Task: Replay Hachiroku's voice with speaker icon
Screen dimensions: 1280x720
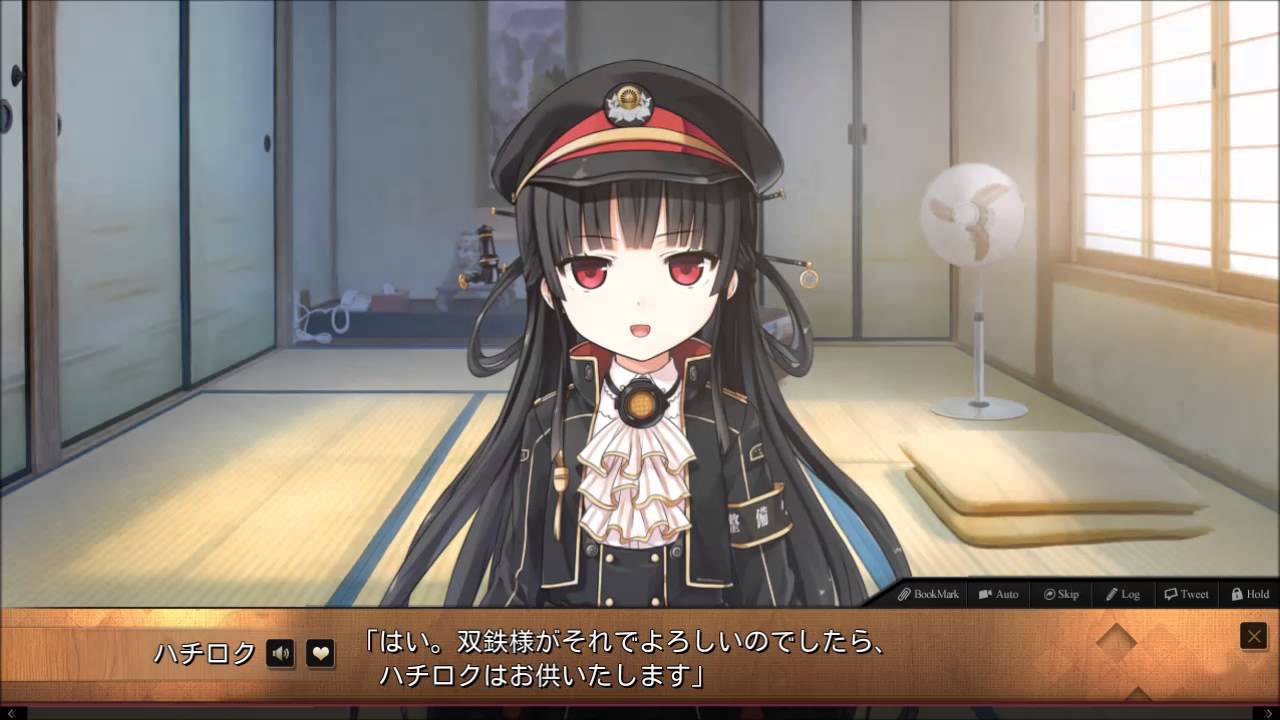Action: pos(281,654)
